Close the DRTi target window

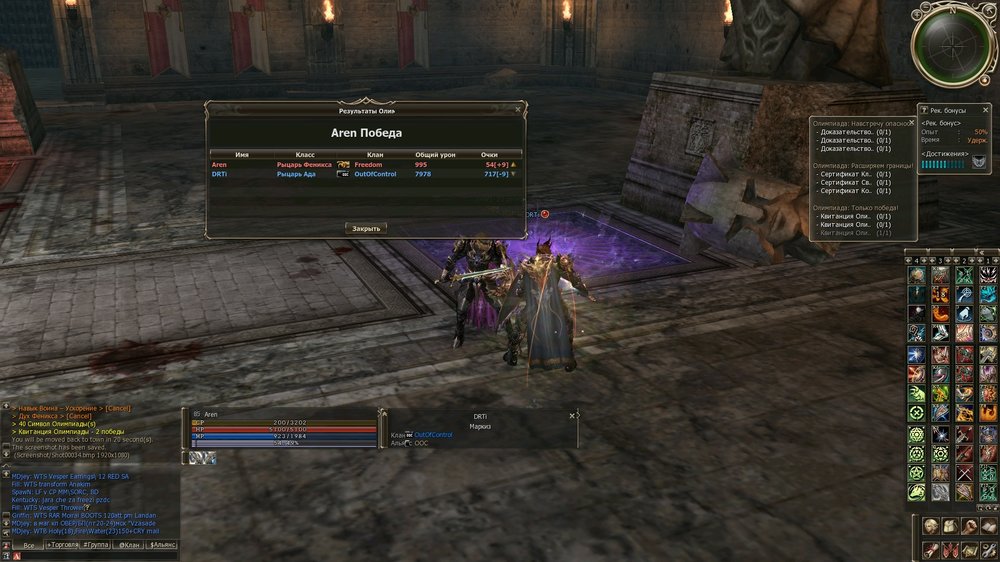(572, 415)
